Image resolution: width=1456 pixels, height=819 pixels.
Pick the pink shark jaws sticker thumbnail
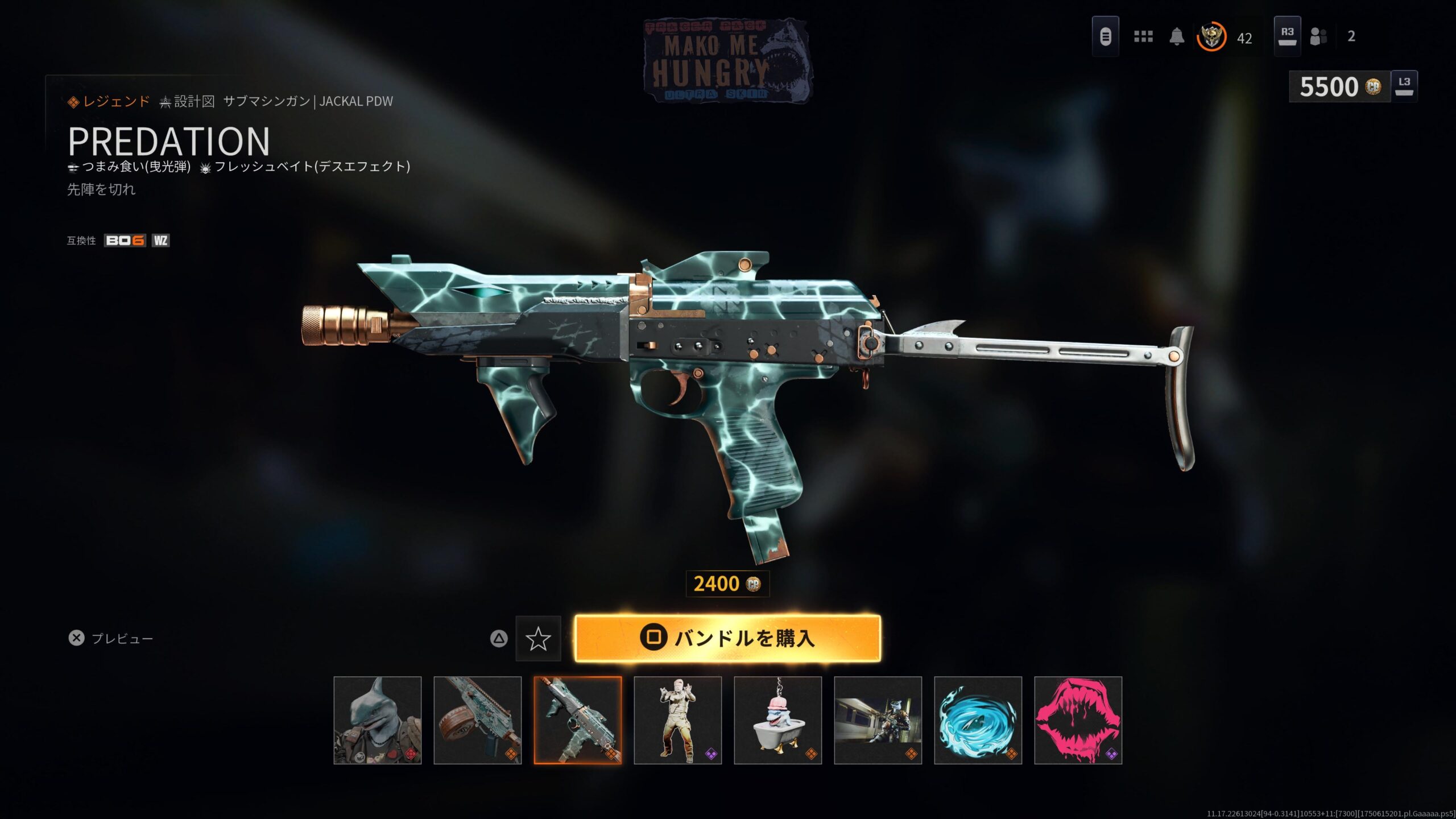coord(1078,720)
